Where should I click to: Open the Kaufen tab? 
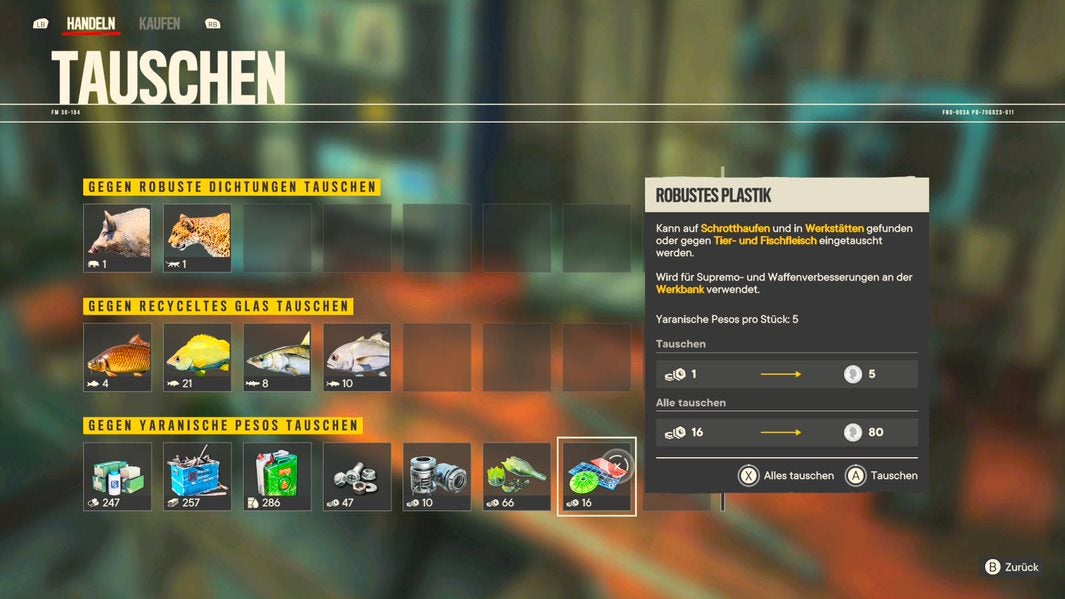tap(159, 23)
